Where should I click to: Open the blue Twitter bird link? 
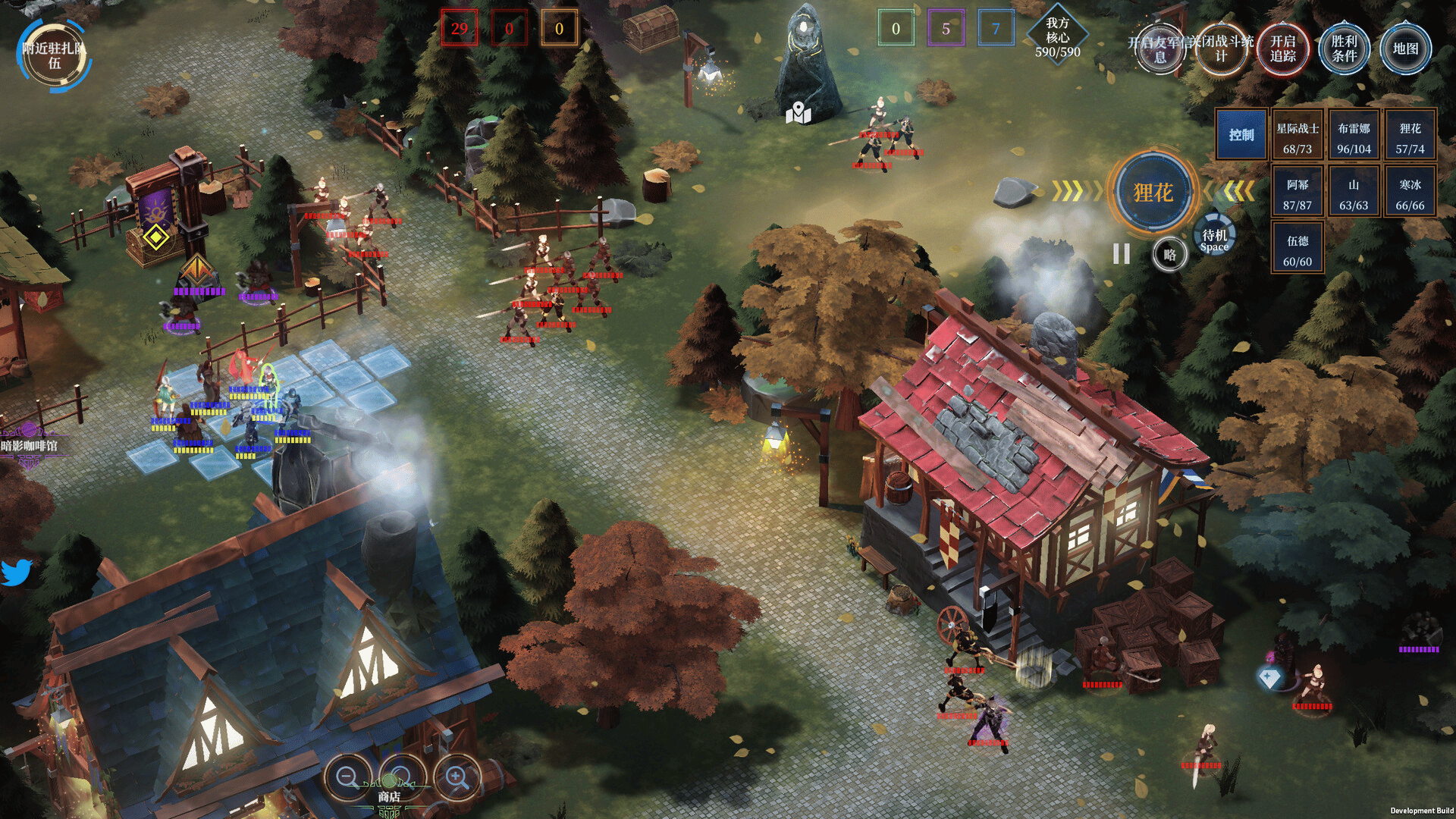[16, 573]
